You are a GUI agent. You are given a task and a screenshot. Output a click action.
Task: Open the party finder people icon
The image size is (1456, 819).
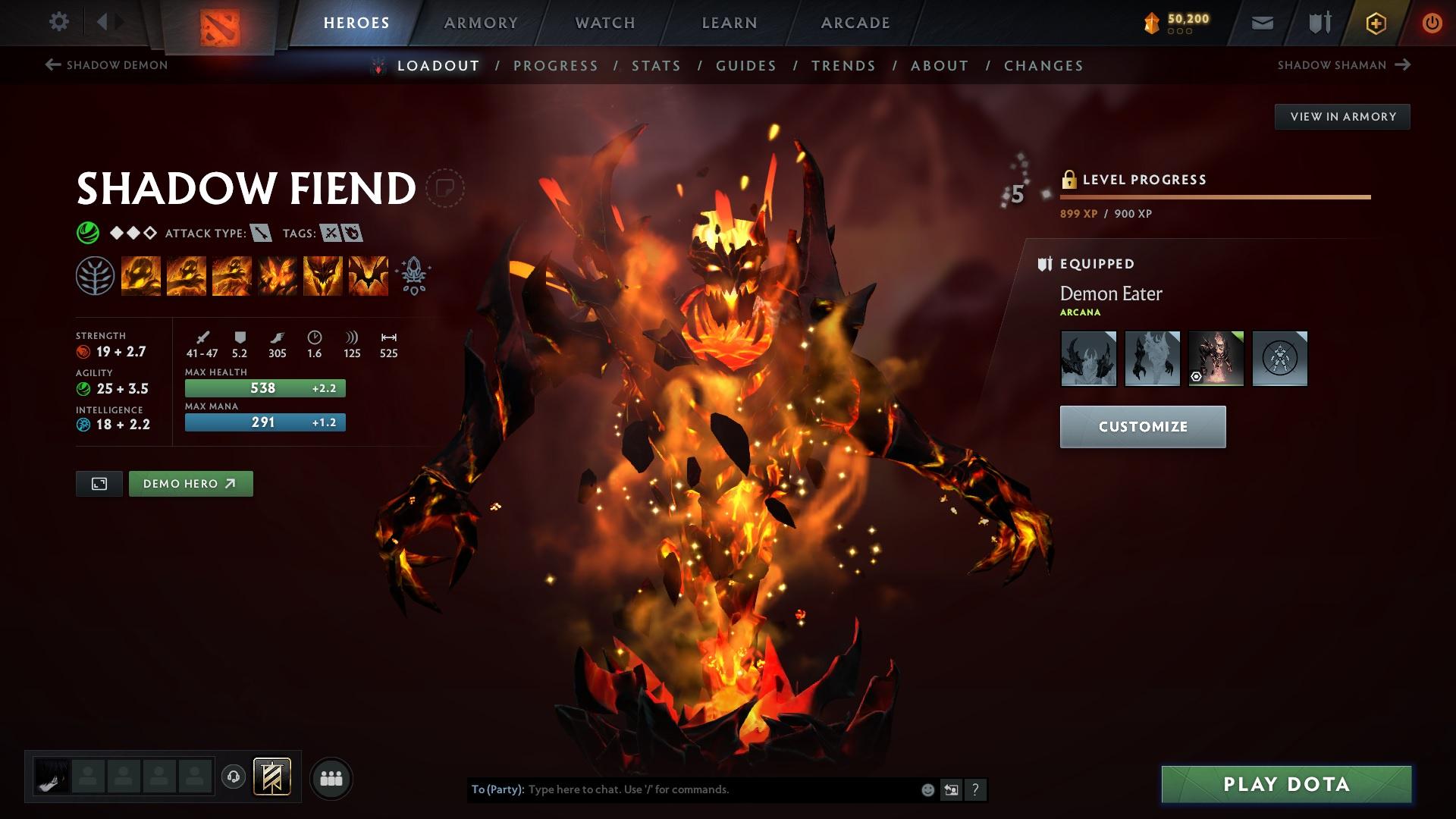[330, 777]
